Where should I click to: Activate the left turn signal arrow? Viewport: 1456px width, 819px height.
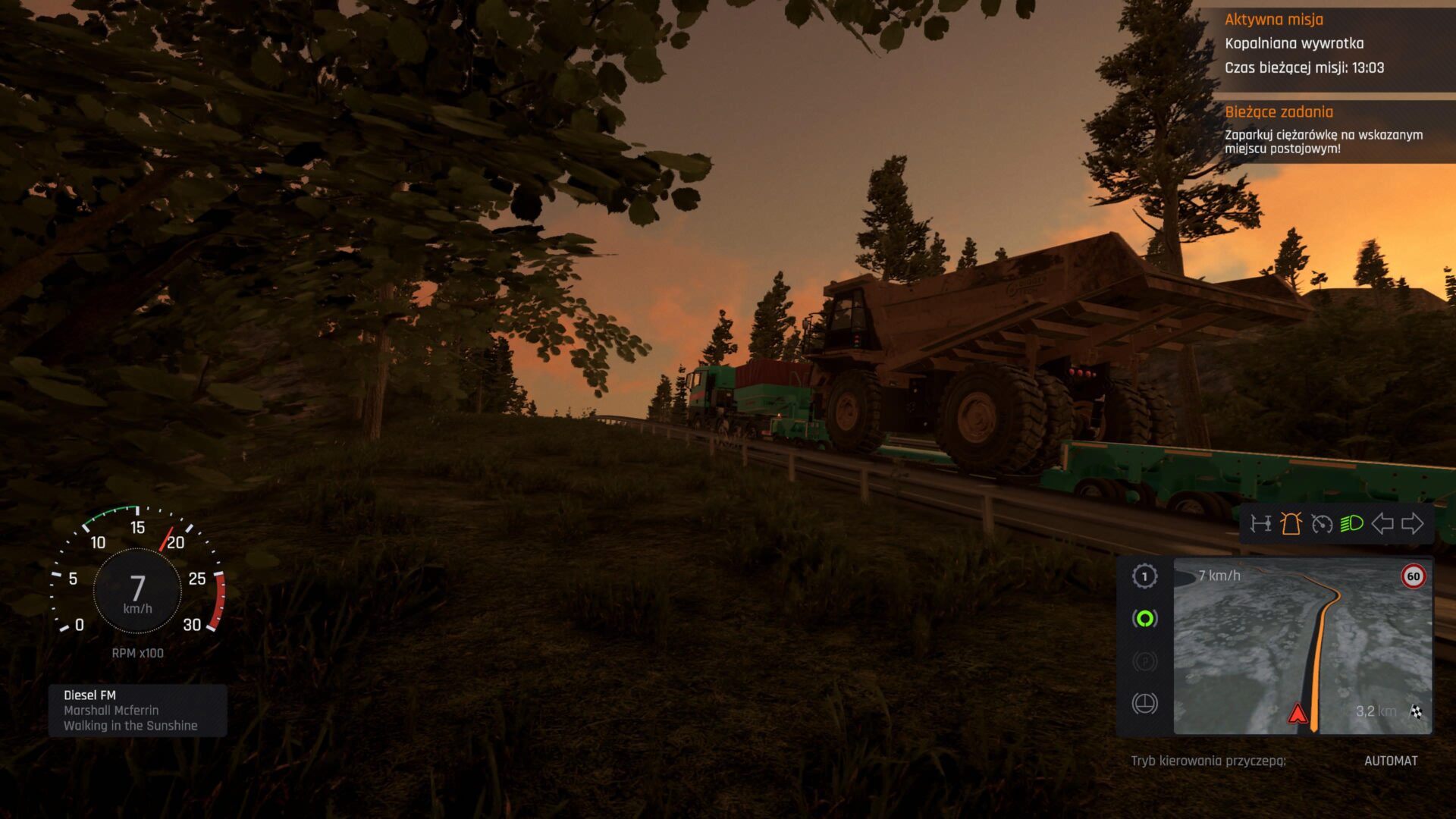point(1382,522)
